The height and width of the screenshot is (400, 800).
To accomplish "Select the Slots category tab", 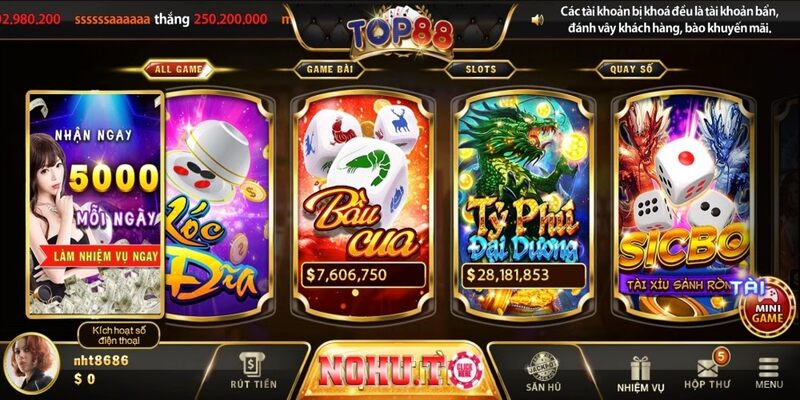I will (x=481, y=69).
